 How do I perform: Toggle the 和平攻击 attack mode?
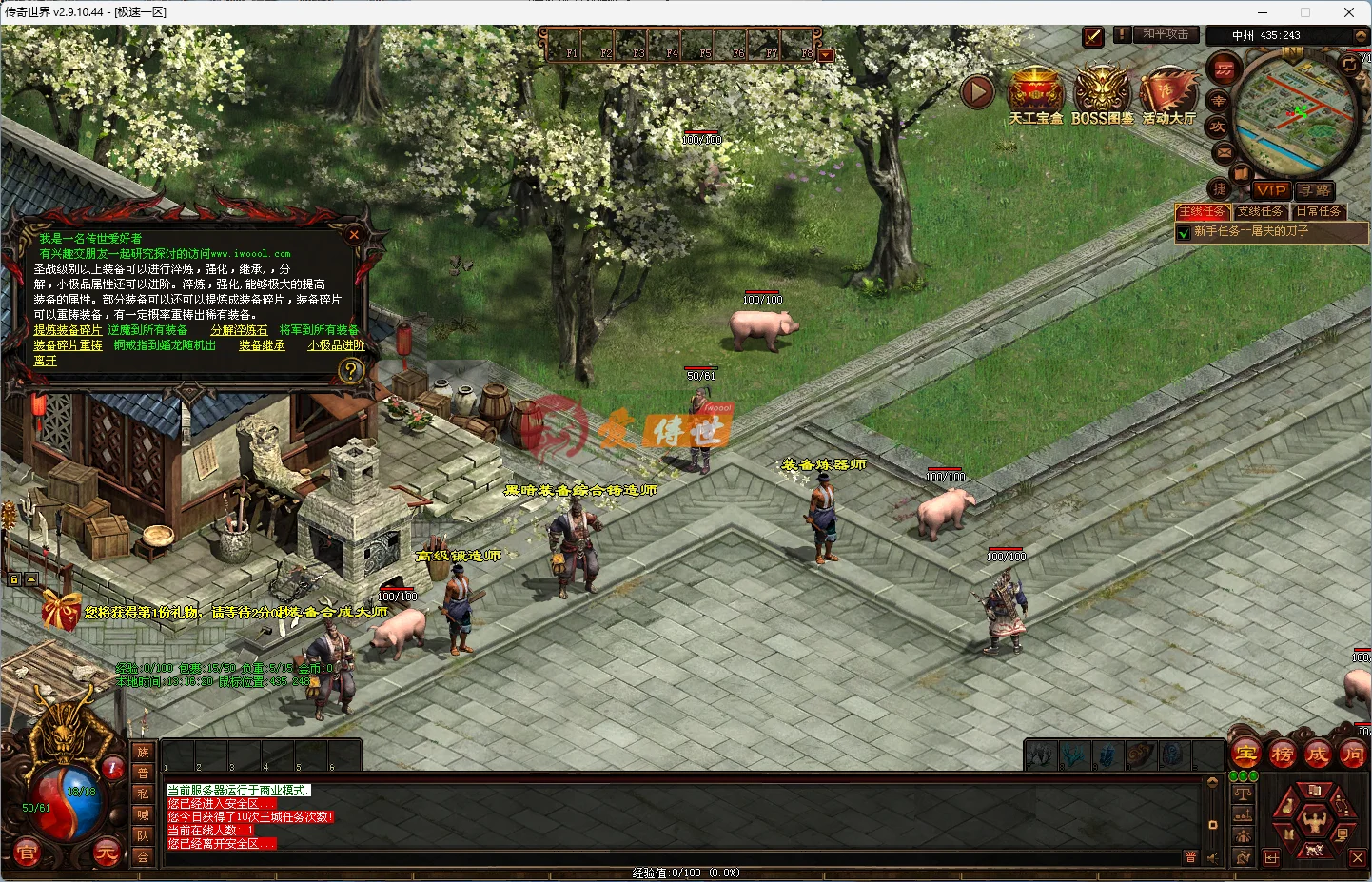[1167, 34]
